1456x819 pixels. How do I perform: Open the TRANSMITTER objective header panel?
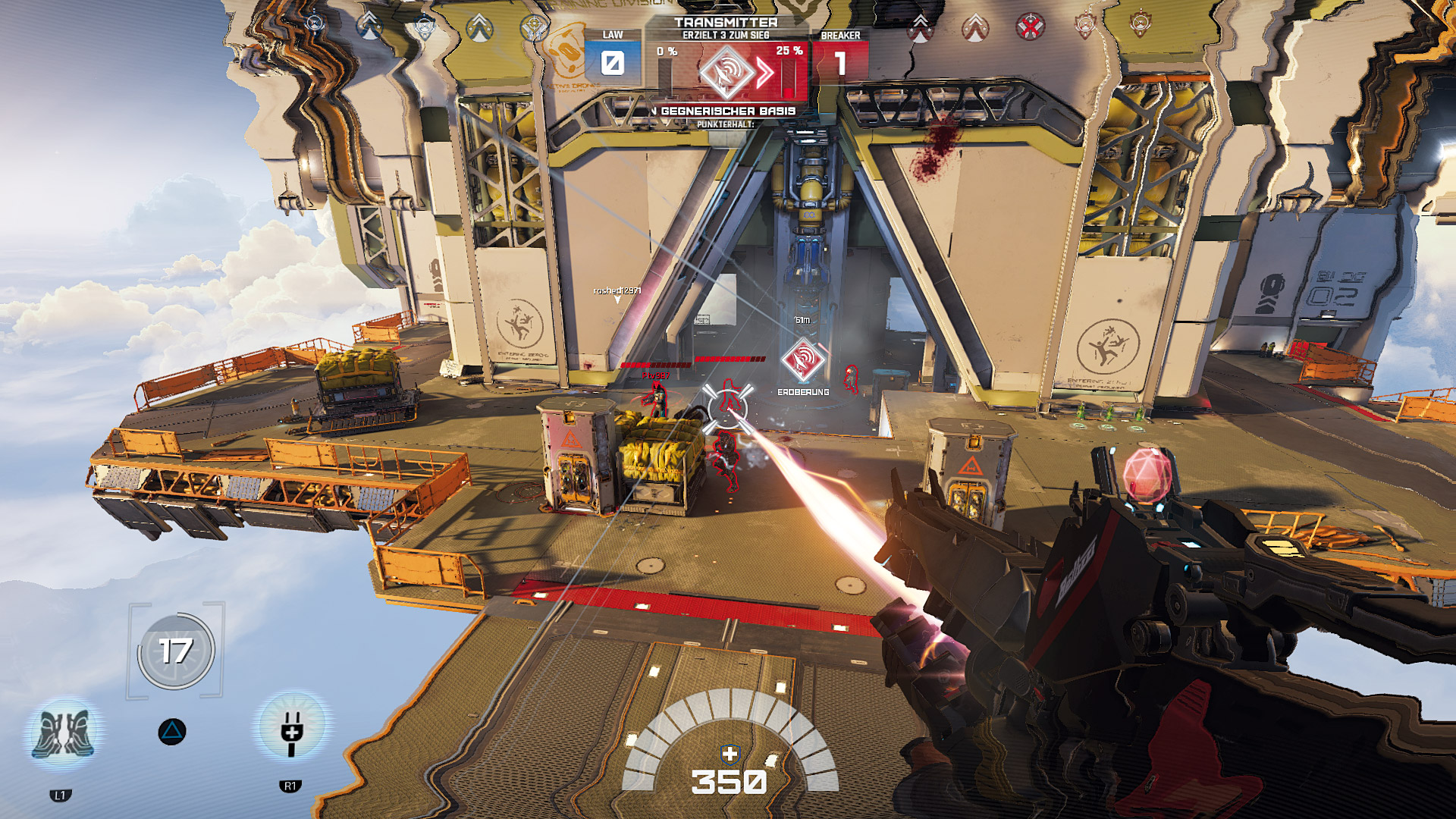tap(728, 23)
